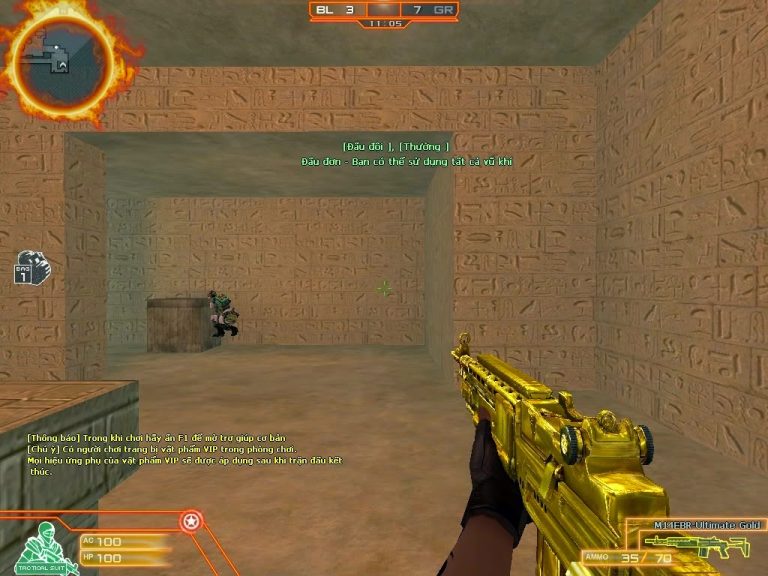Click the red star badge icon
Viewport: 768px width, 576px height.
pos(188,521)
